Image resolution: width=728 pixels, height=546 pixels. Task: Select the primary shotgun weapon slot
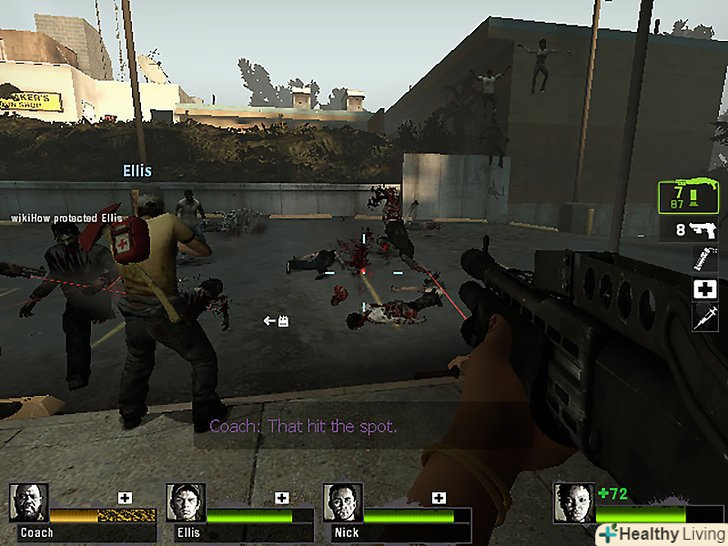(690, 196)
